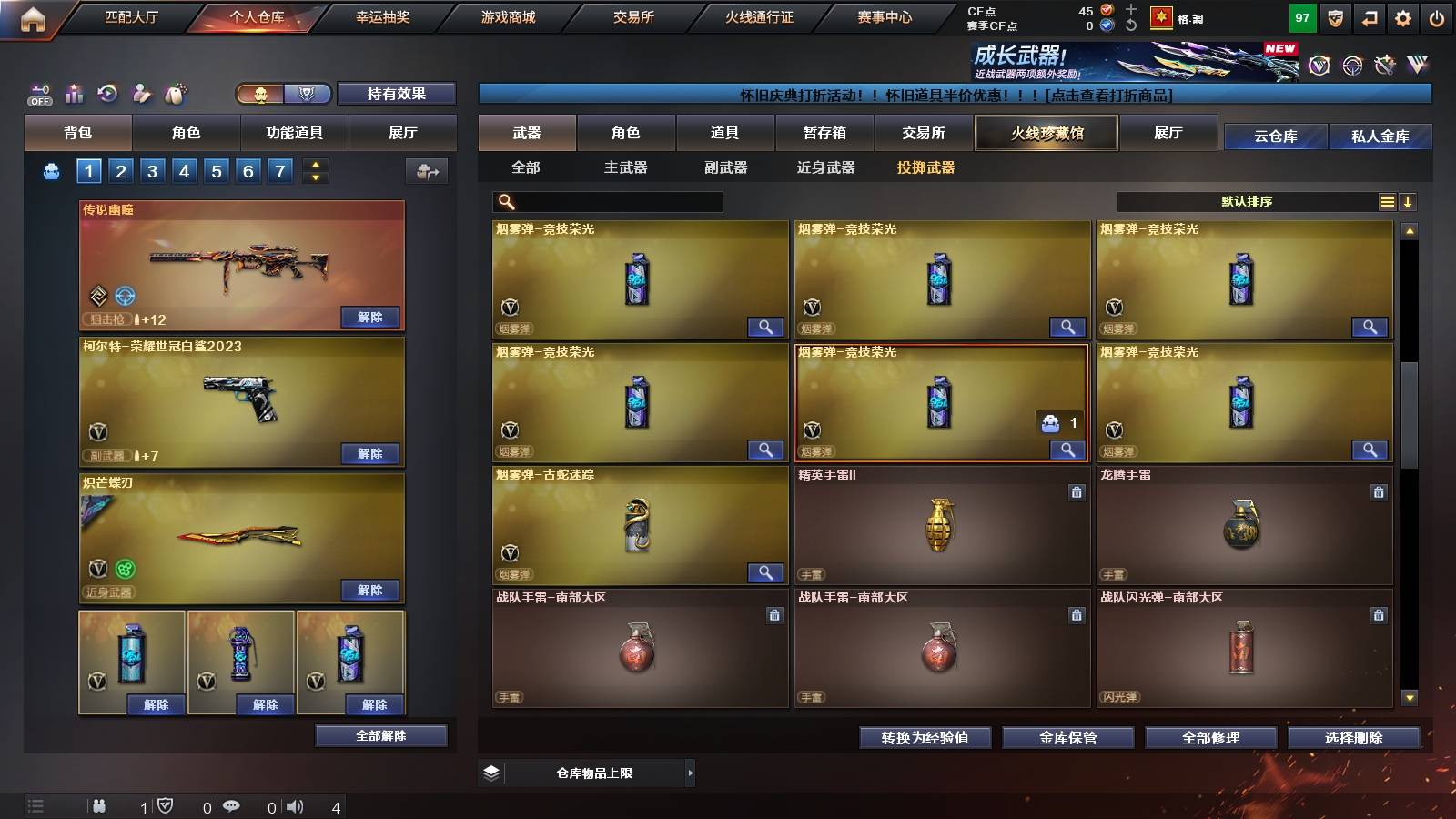Click the trash icon on 精英手雷II card
Image resolution: width=1456 pixels, height=819 pixels.
coord(1077,492)
